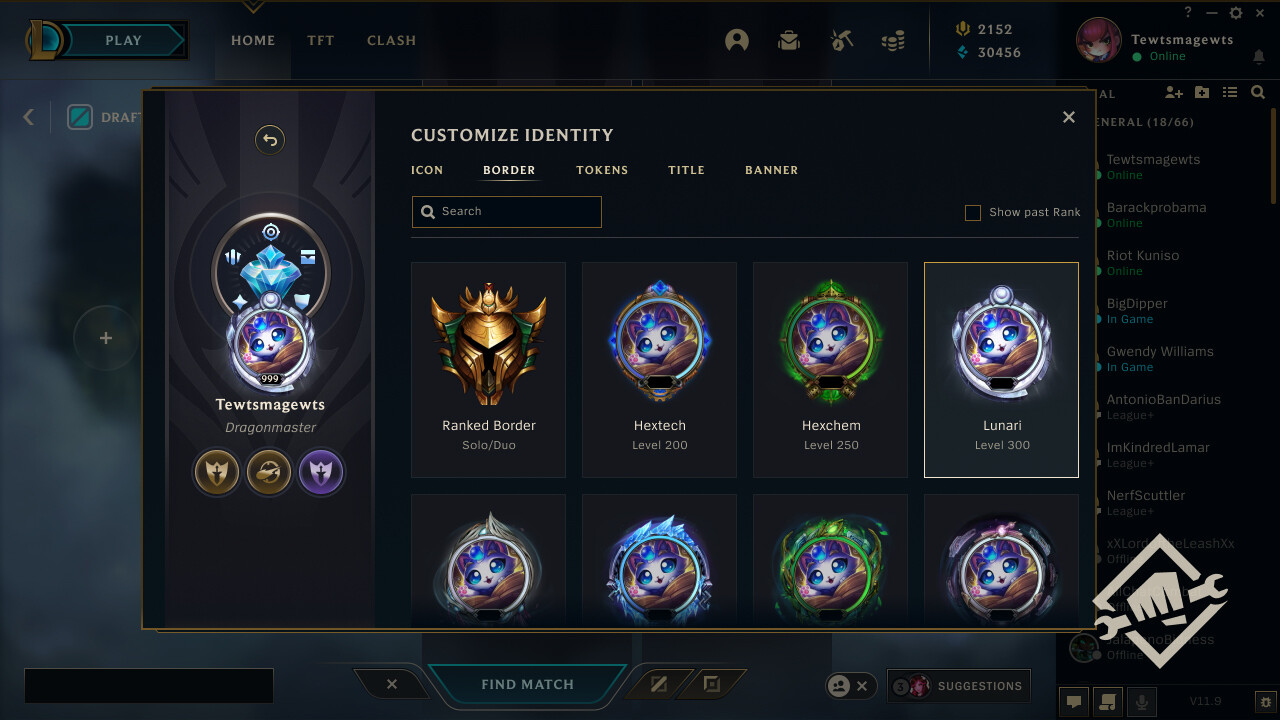The image size is (1280, 720).
Task: Switch to the Title tab
Action: pos(686,170)
